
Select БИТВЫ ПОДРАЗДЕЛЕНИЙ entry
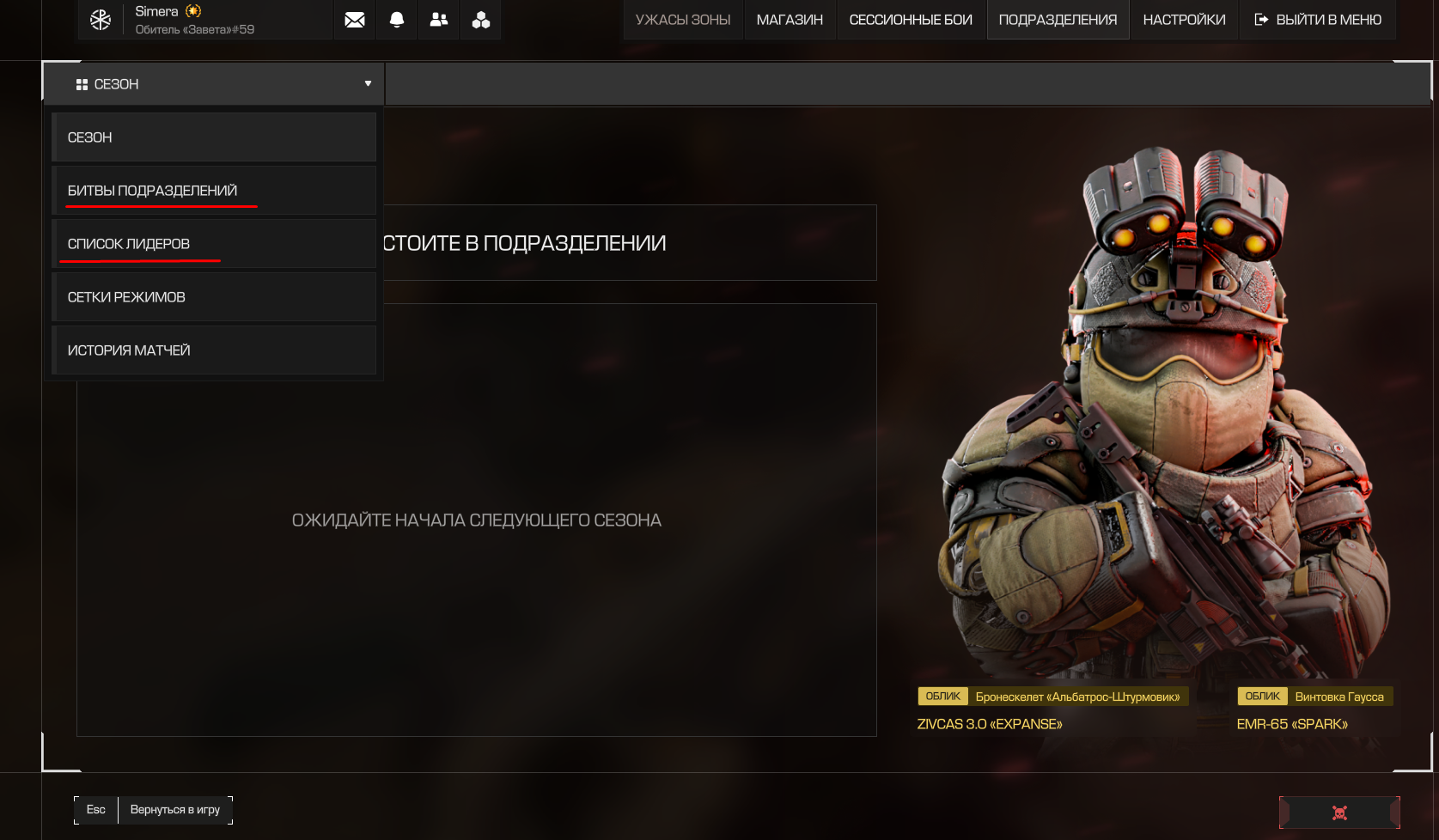pyautogui.click(x=214, y=191)
